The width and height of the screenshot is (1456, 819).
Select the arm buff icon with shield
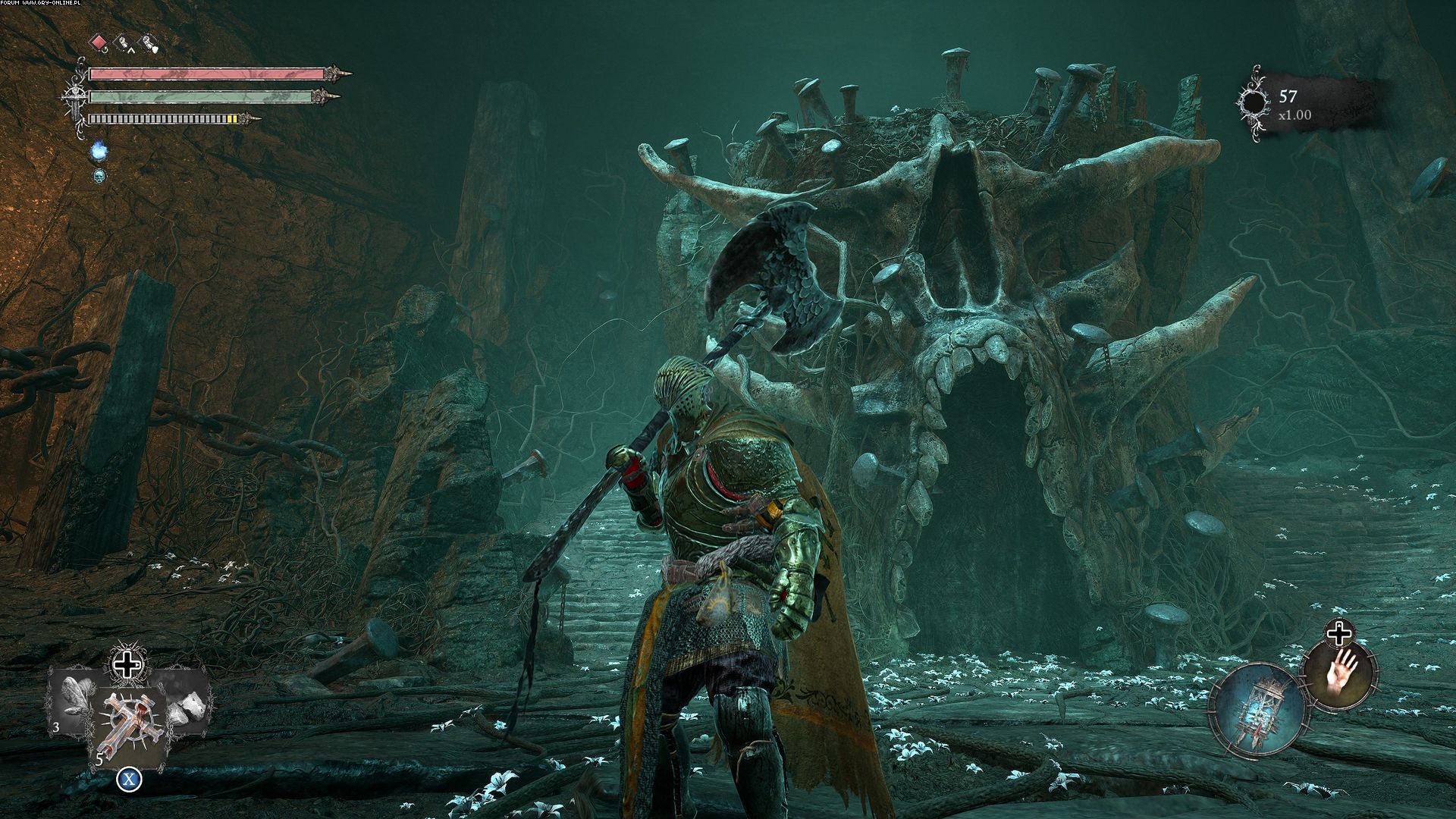(149, 44)
